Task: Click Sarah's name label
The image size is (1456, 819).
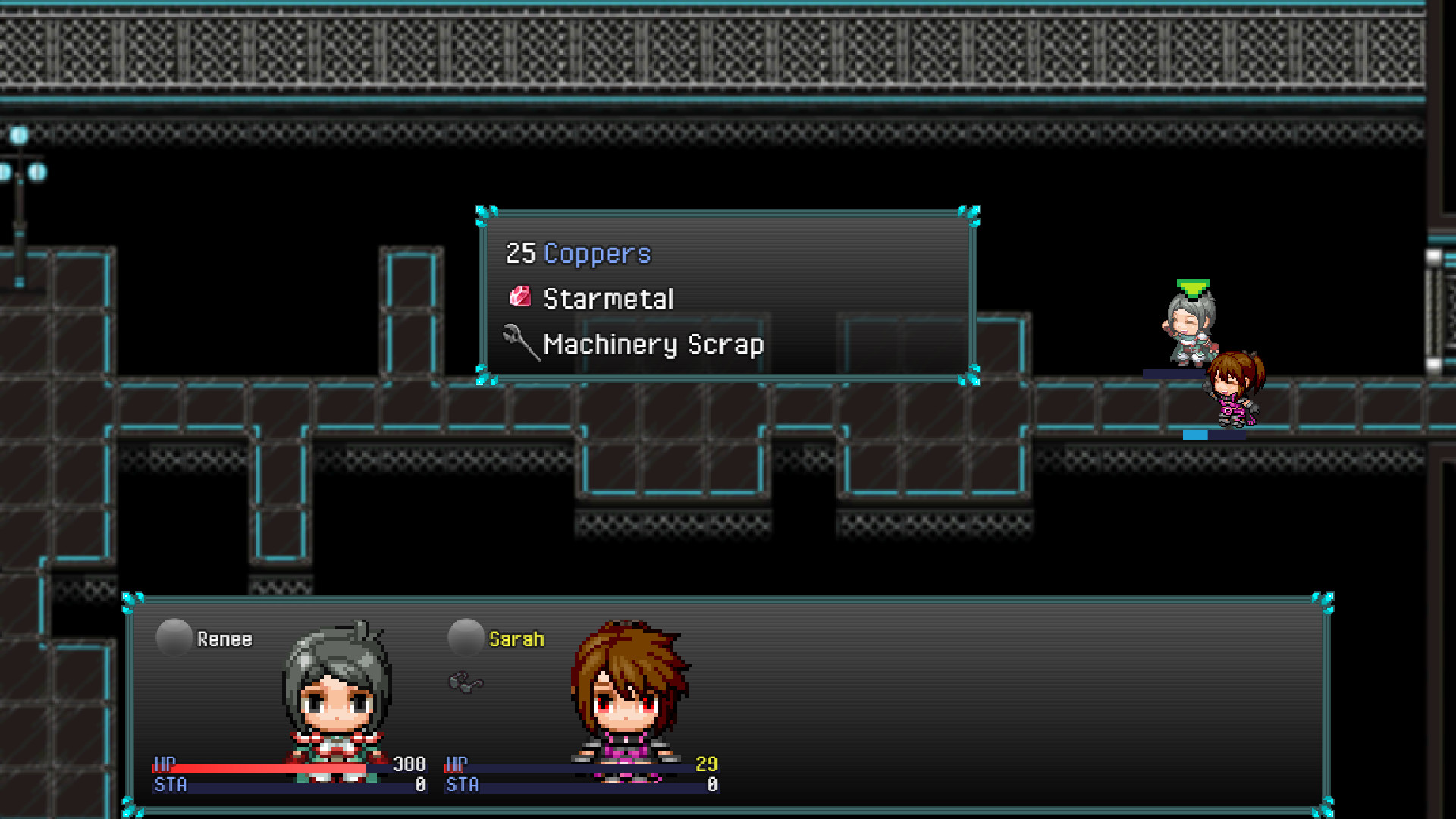Action: (x=516, y=639)
